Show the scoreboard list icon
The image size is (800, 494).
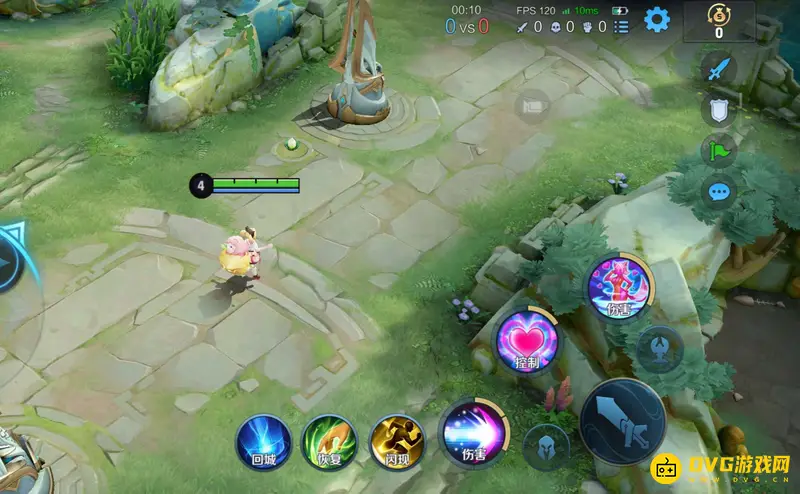622,27
